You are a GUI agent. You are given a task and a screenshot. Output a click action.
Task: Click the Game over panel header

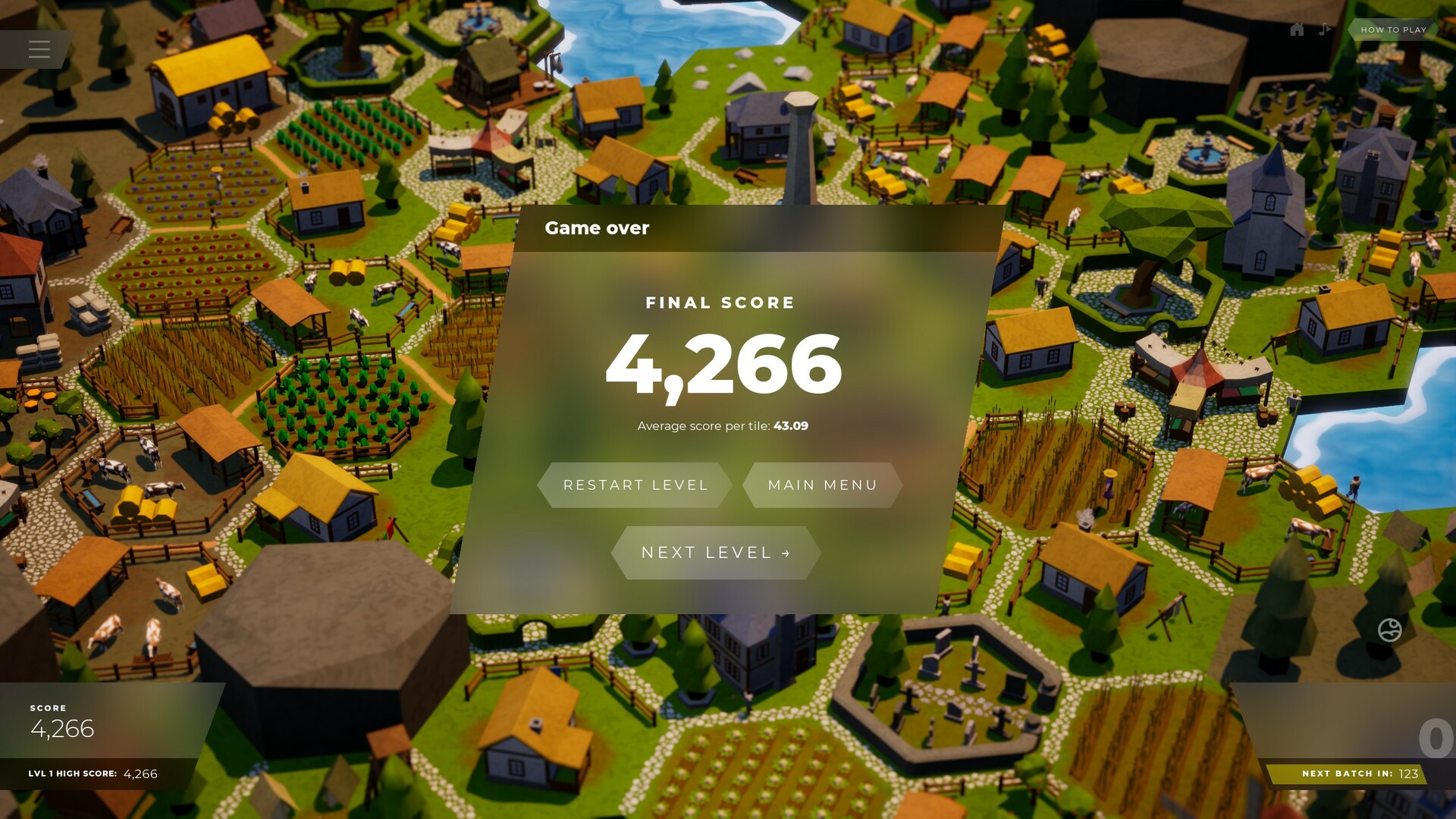point(598,228)
